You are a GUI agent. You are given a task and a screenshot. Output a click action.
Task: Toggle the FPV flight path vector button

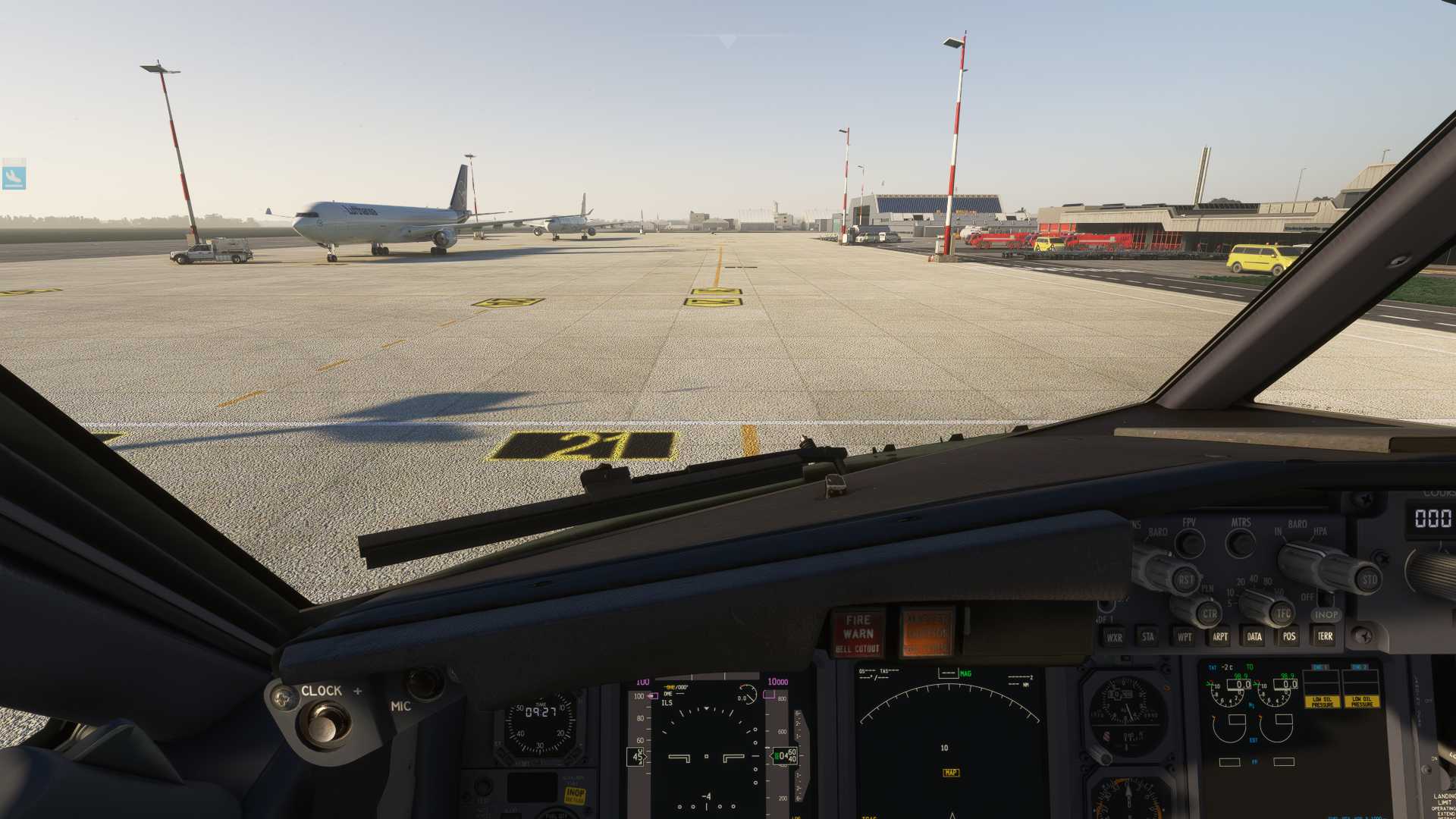pos(1191,543)
